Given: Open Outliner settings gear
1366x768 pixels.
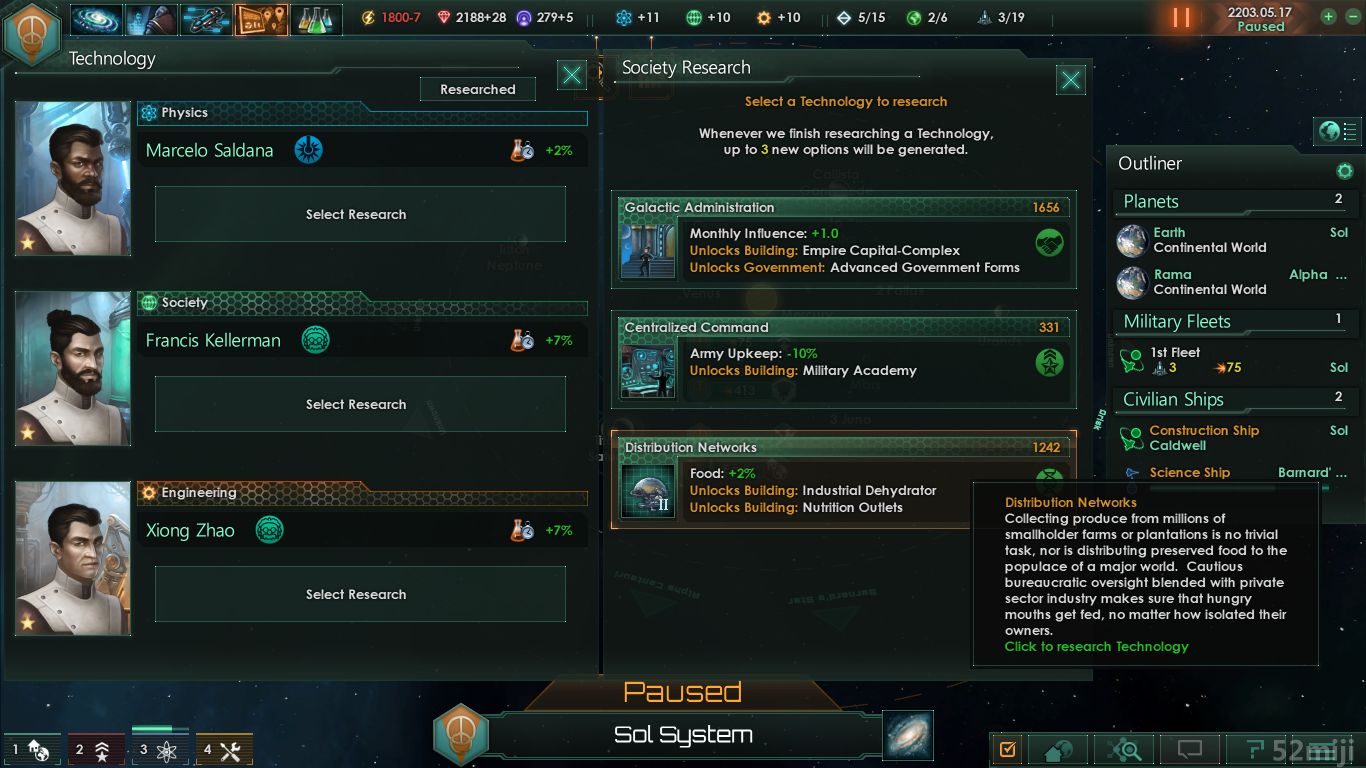Looking at the screenshot, I should coord(1345,171).
